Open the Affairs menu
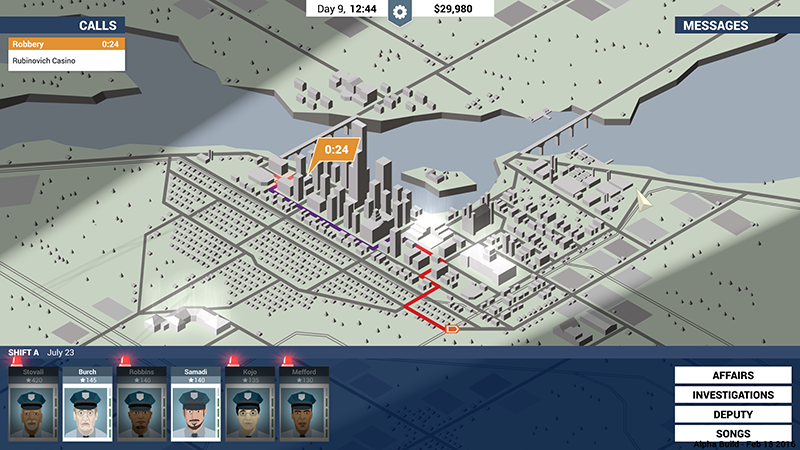 pos(733,376)
